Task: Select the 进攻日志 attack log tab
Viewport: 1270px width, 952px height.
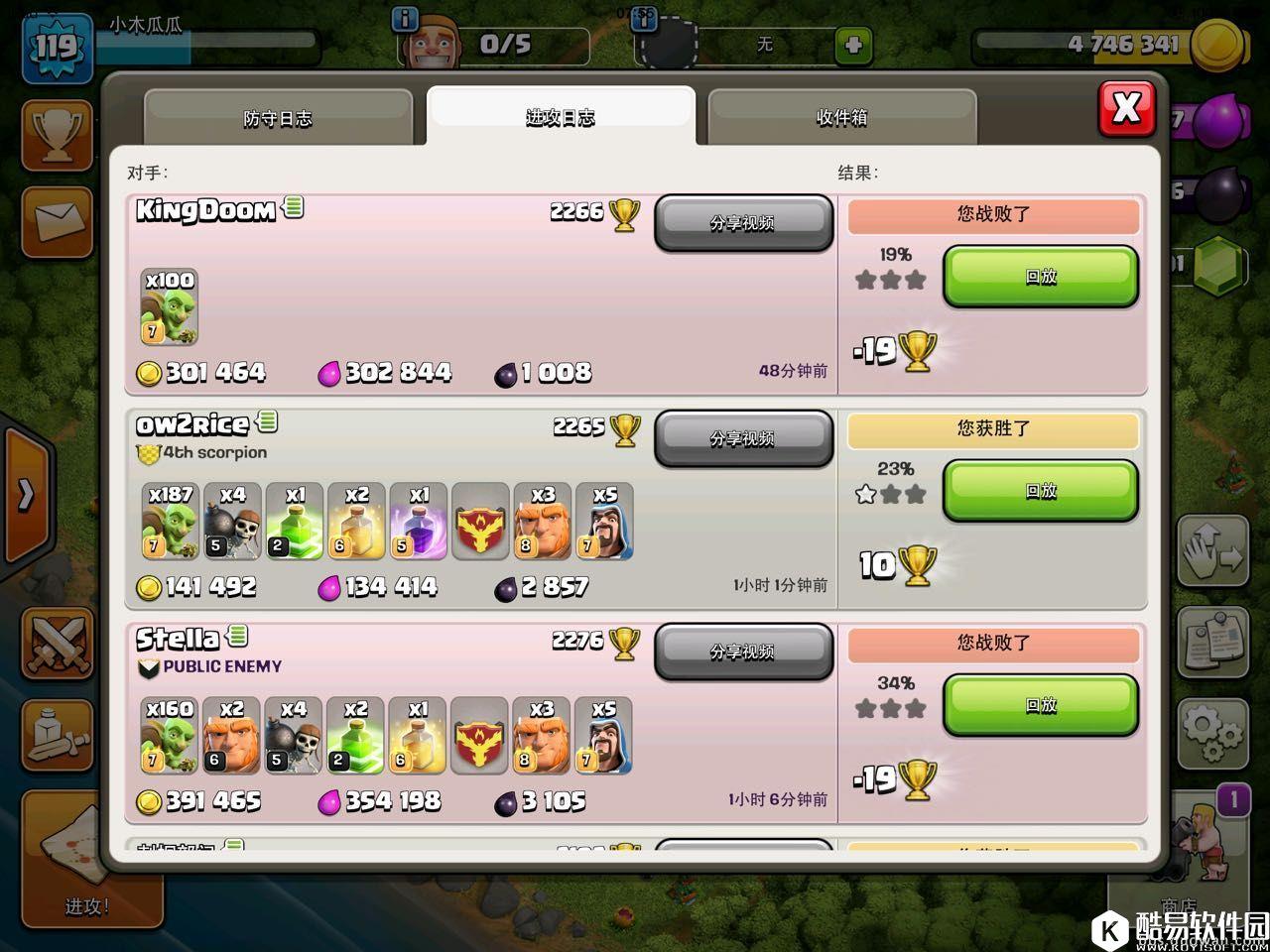Action: point(561,118)
